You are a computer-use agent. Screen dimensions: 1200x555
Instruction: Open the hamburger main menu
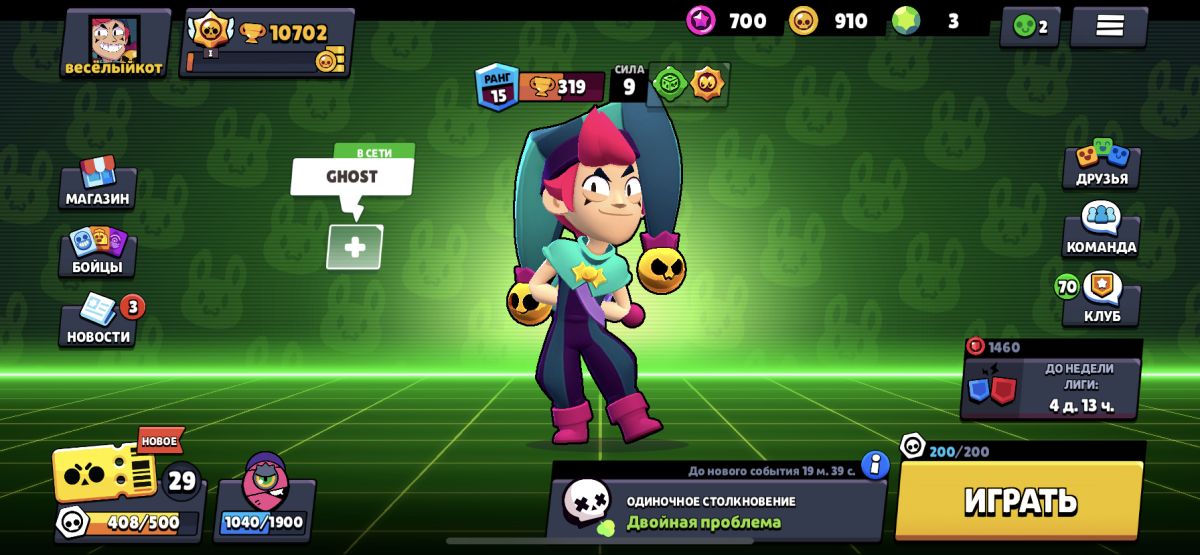(x=1109, y=26)
